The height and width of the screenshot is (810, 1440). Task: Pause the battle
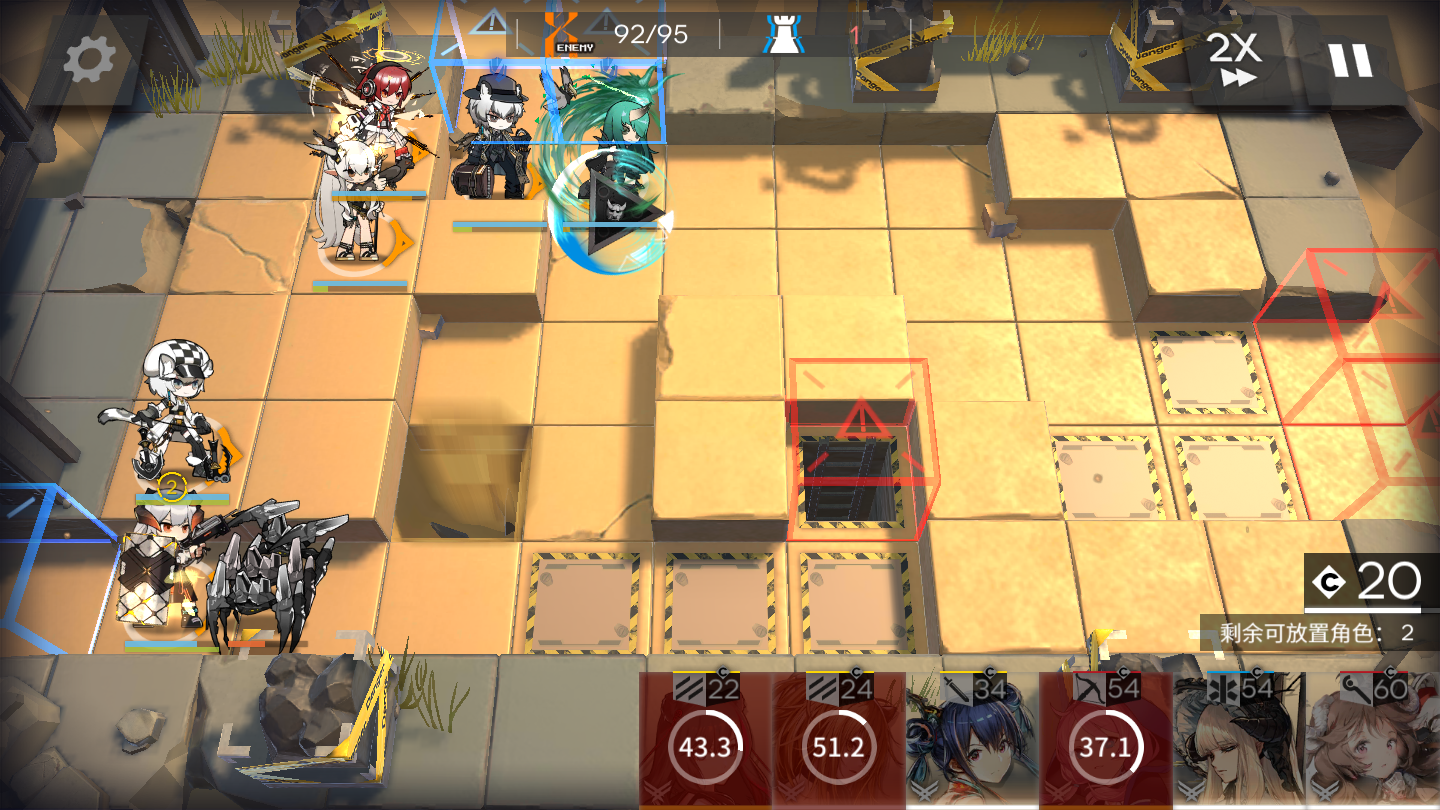pyautogui.click(x=1350, y=60)
